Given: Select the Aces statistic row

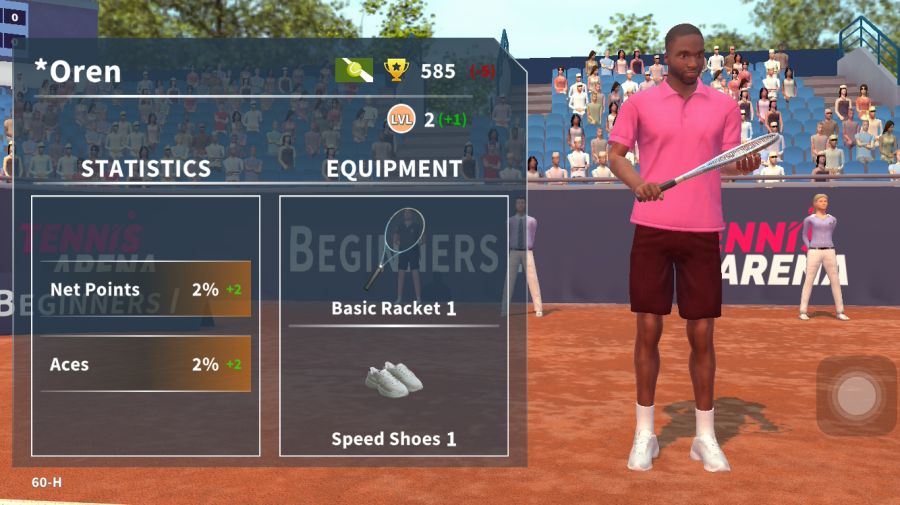Looking at the screenshot, I should coord(146,364).
